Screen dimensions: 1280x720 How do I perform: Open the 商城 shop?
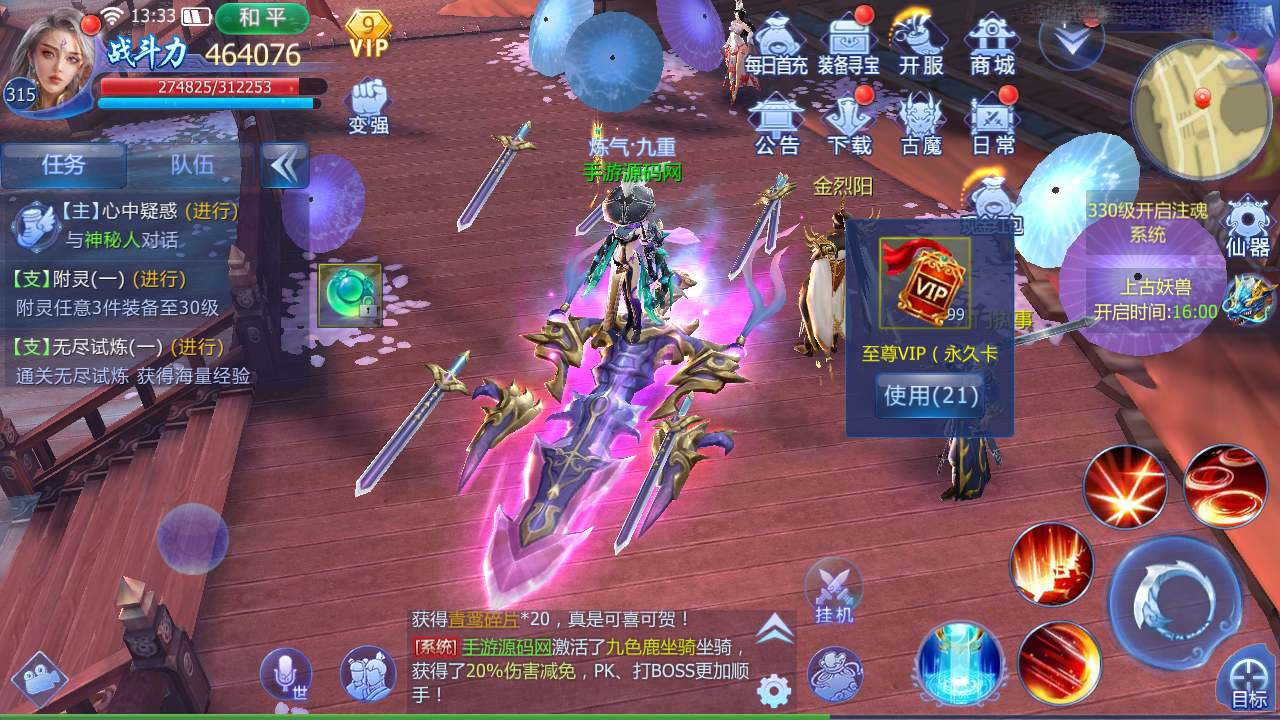click(992, 45)
